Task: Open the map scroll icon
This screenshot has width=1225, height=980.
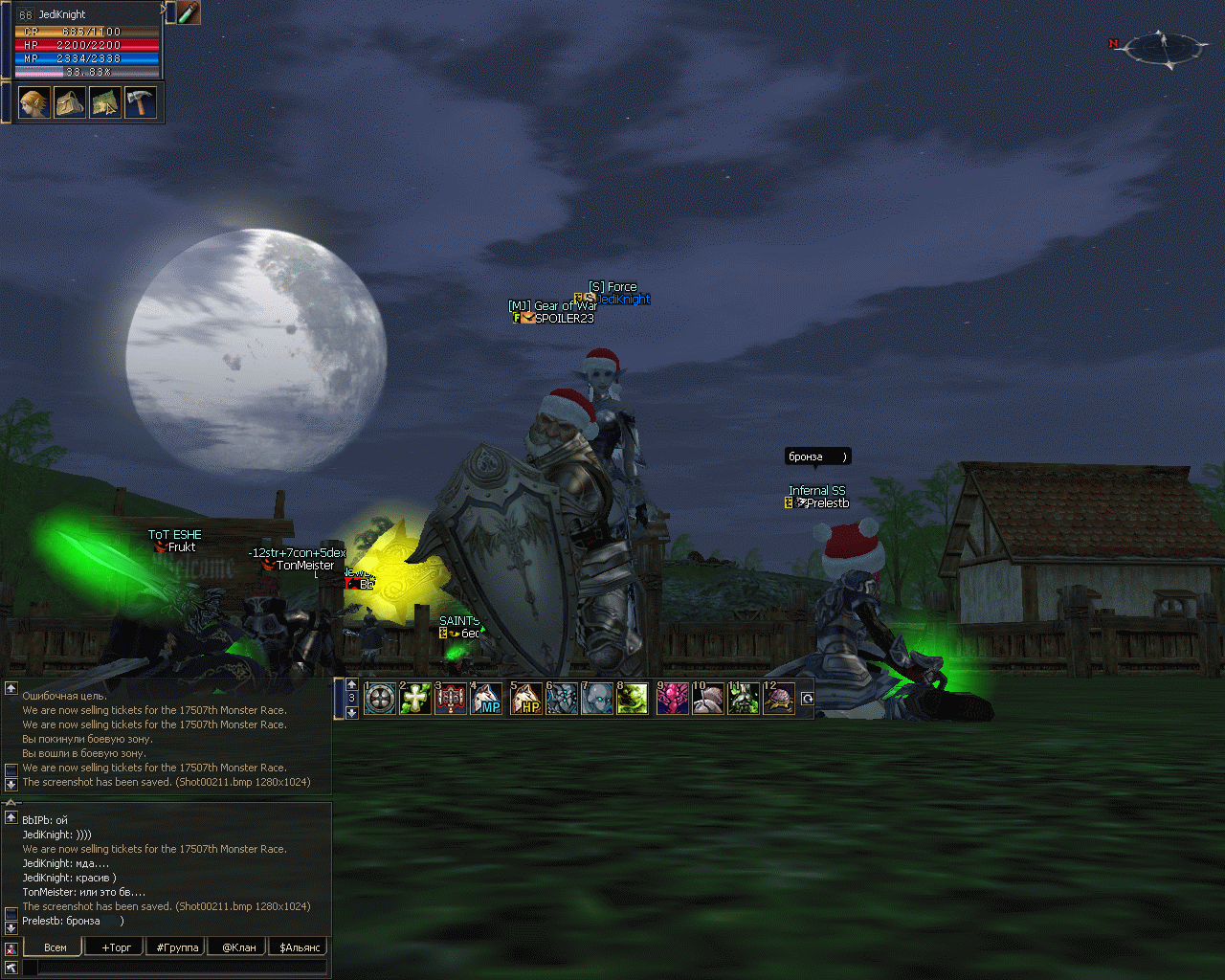Action: 104,102
